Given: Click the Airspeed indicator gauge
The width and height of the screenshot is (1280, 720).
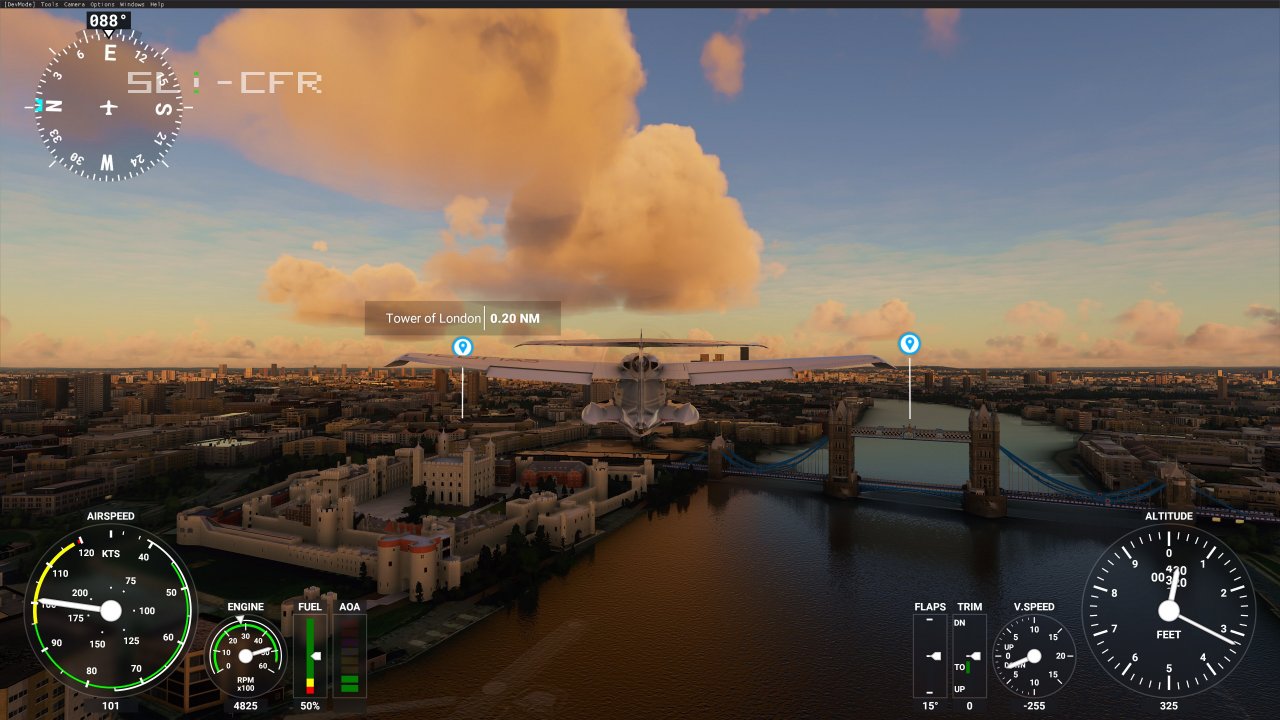Looking at the screenshot, I should pos(110,612).
